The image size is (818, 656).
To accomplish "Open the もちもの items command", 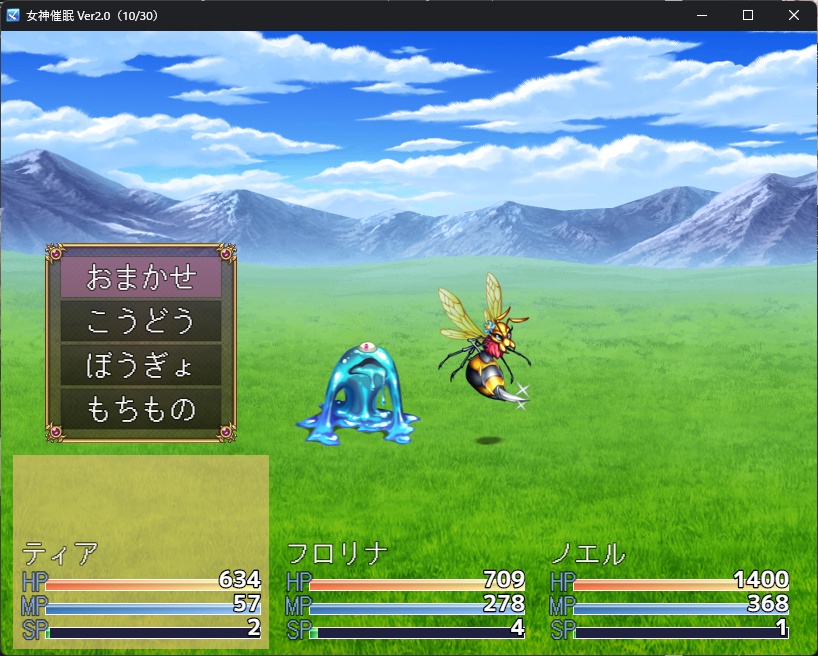I will click(141, 409).
